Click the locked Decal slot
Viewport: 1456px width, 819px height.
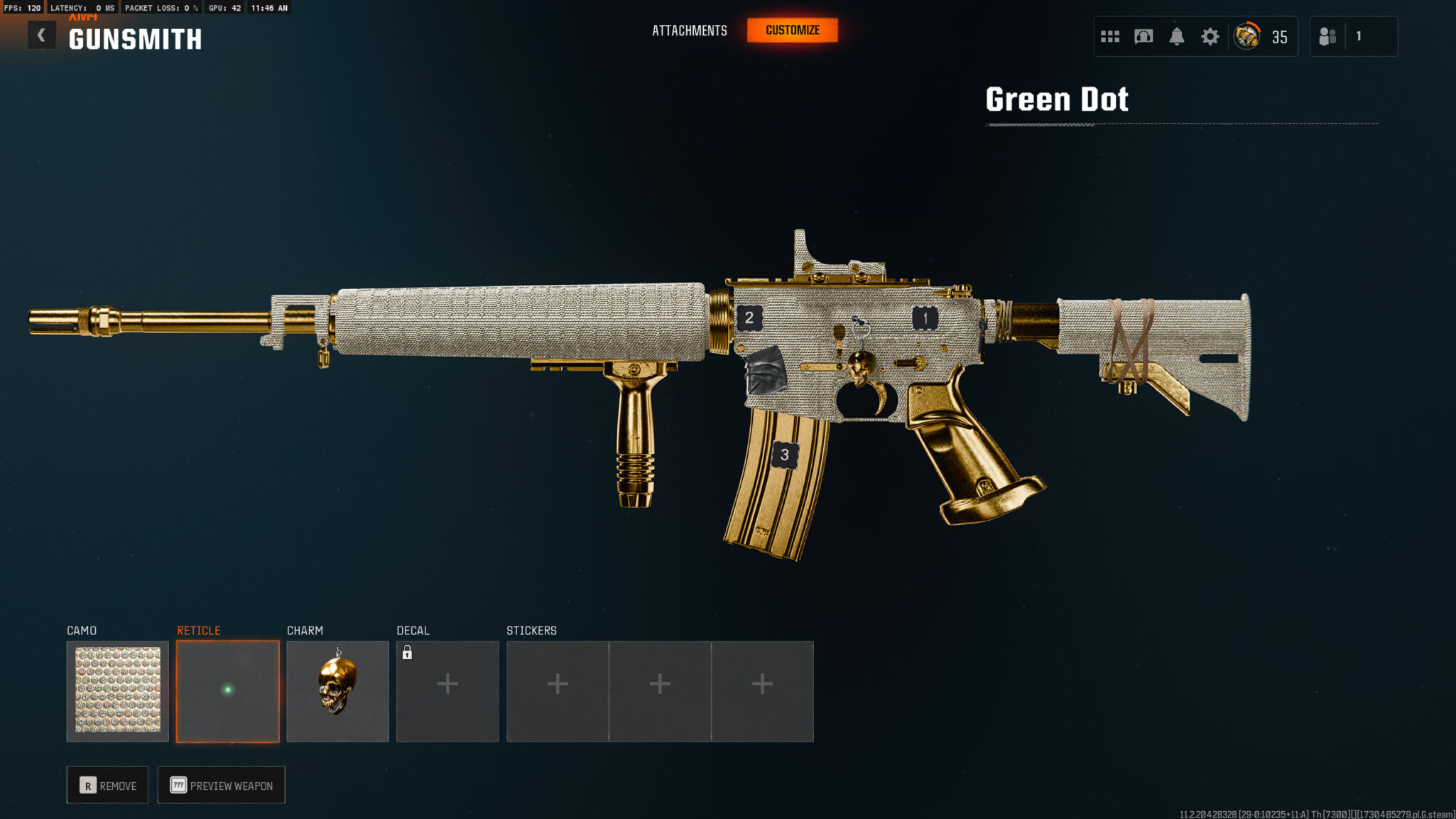point(447,690)
